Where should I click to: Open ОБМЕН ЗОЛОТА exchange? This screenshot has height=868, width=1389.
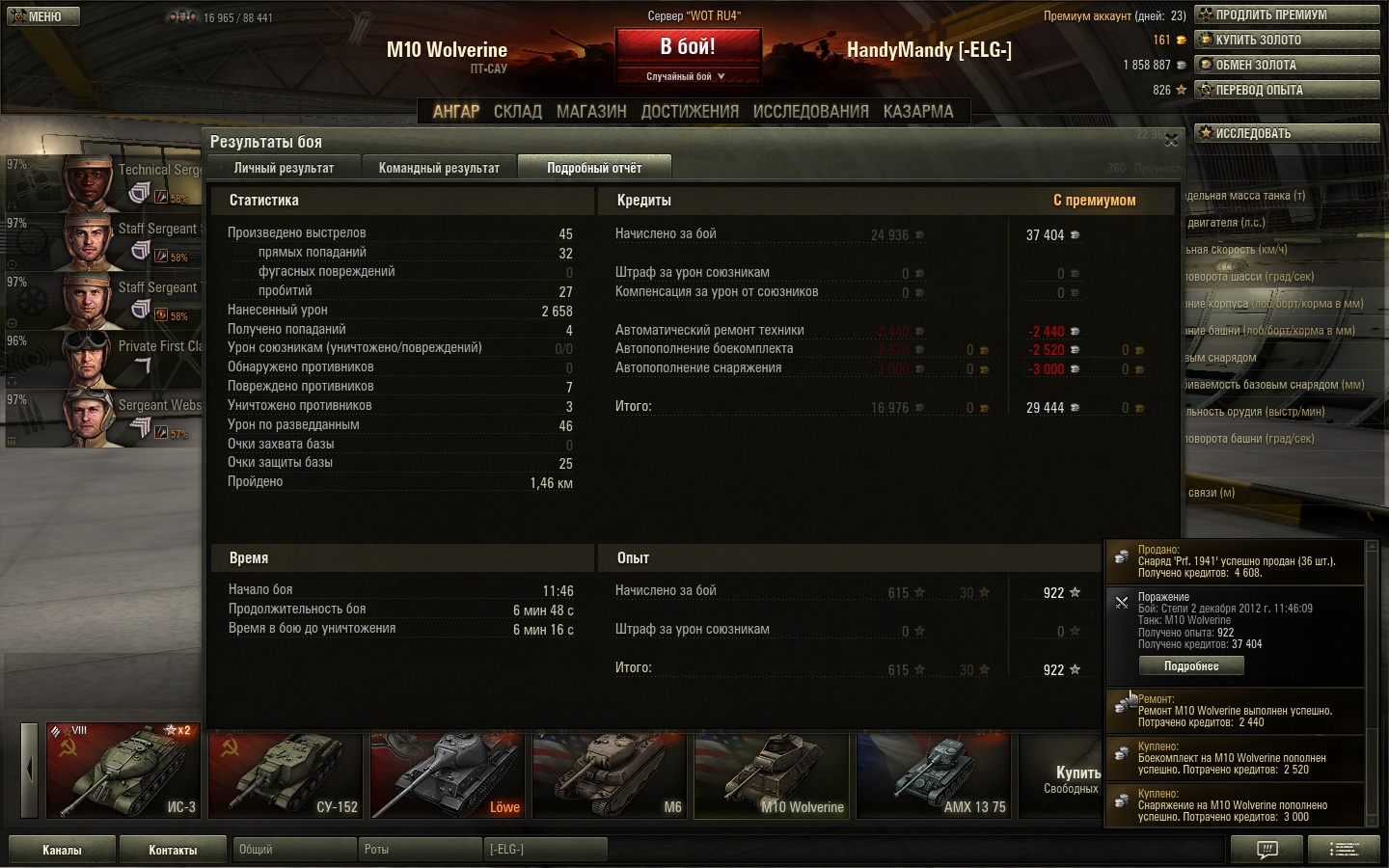pos(1287,65)
